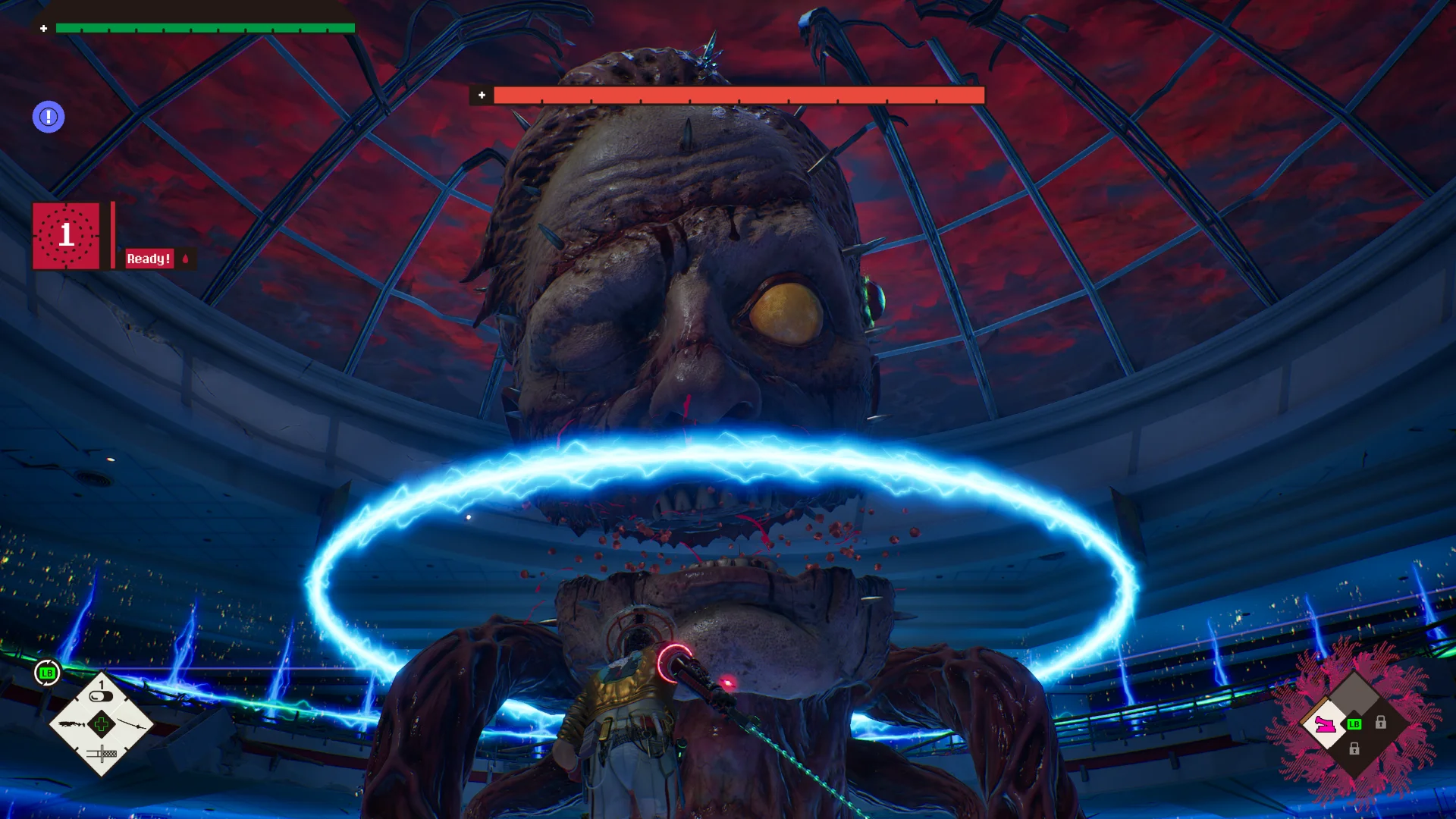The image size is (1456, 819).
Task: Click the plus icon beside the boss health bar
Action: tap(481, 96)
